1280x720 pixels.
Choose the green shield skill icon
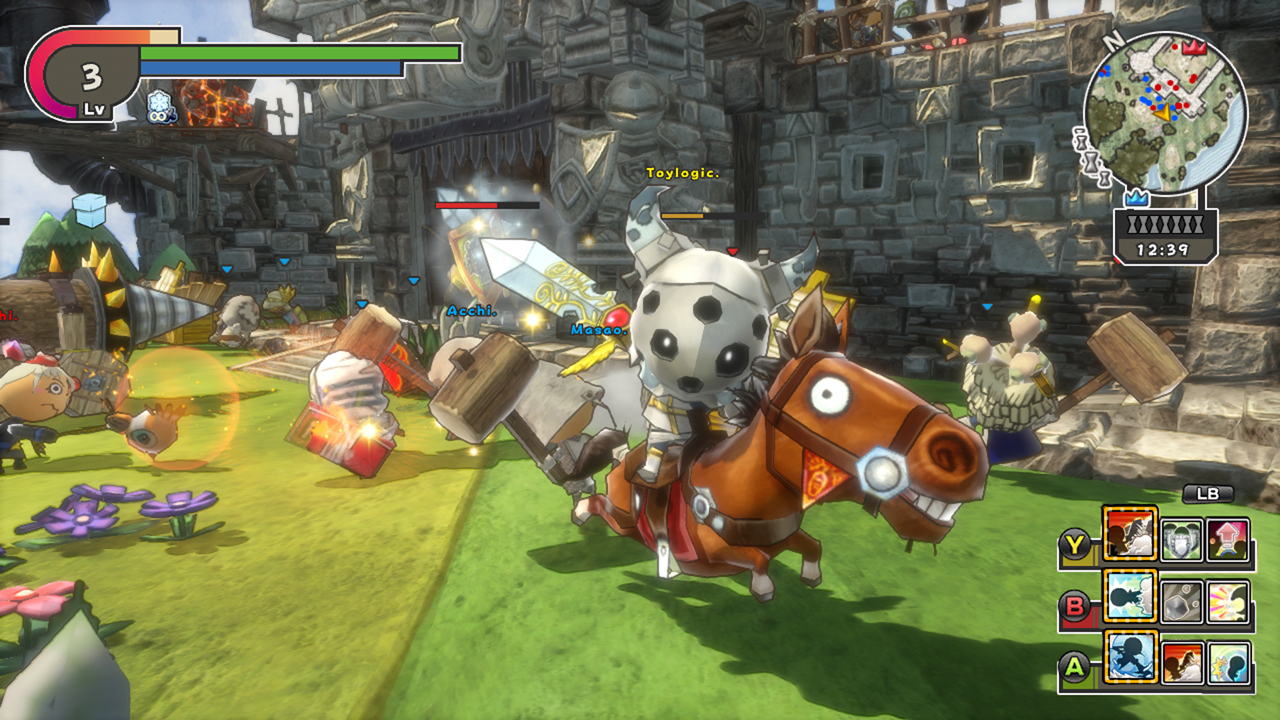coord(1181,541)
